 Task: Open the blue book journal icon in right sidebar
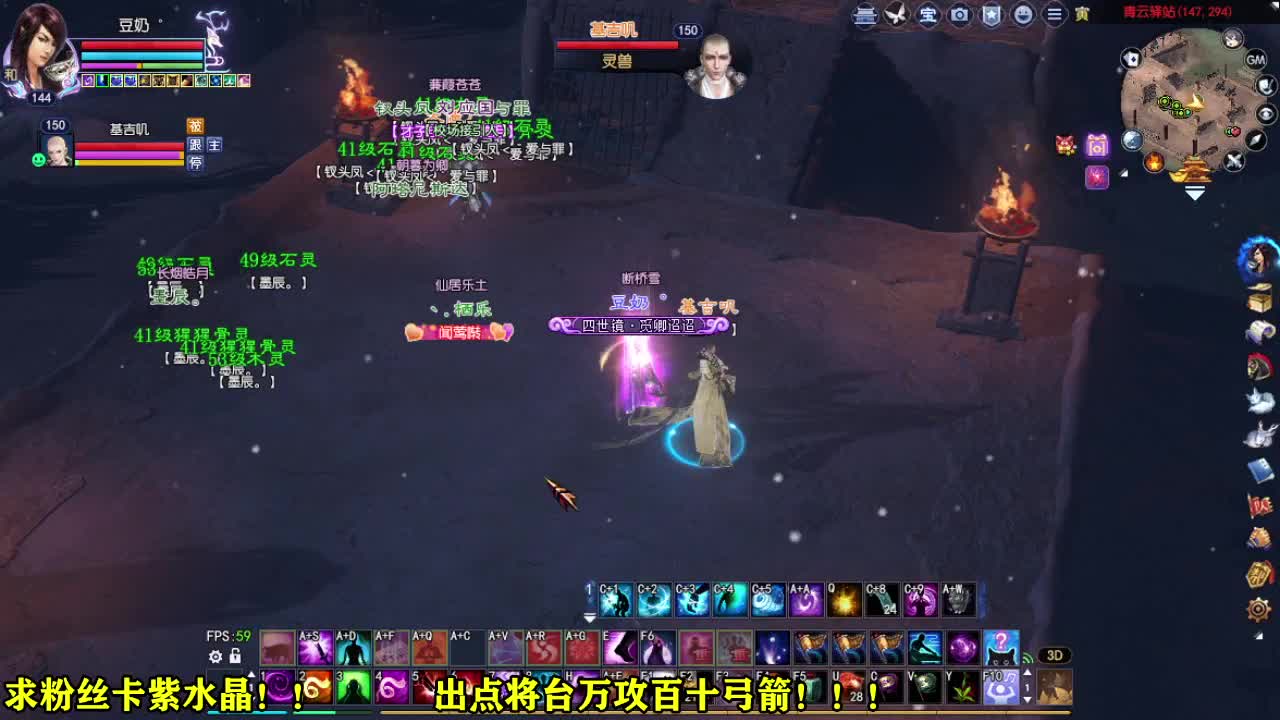pos(1260,468)
